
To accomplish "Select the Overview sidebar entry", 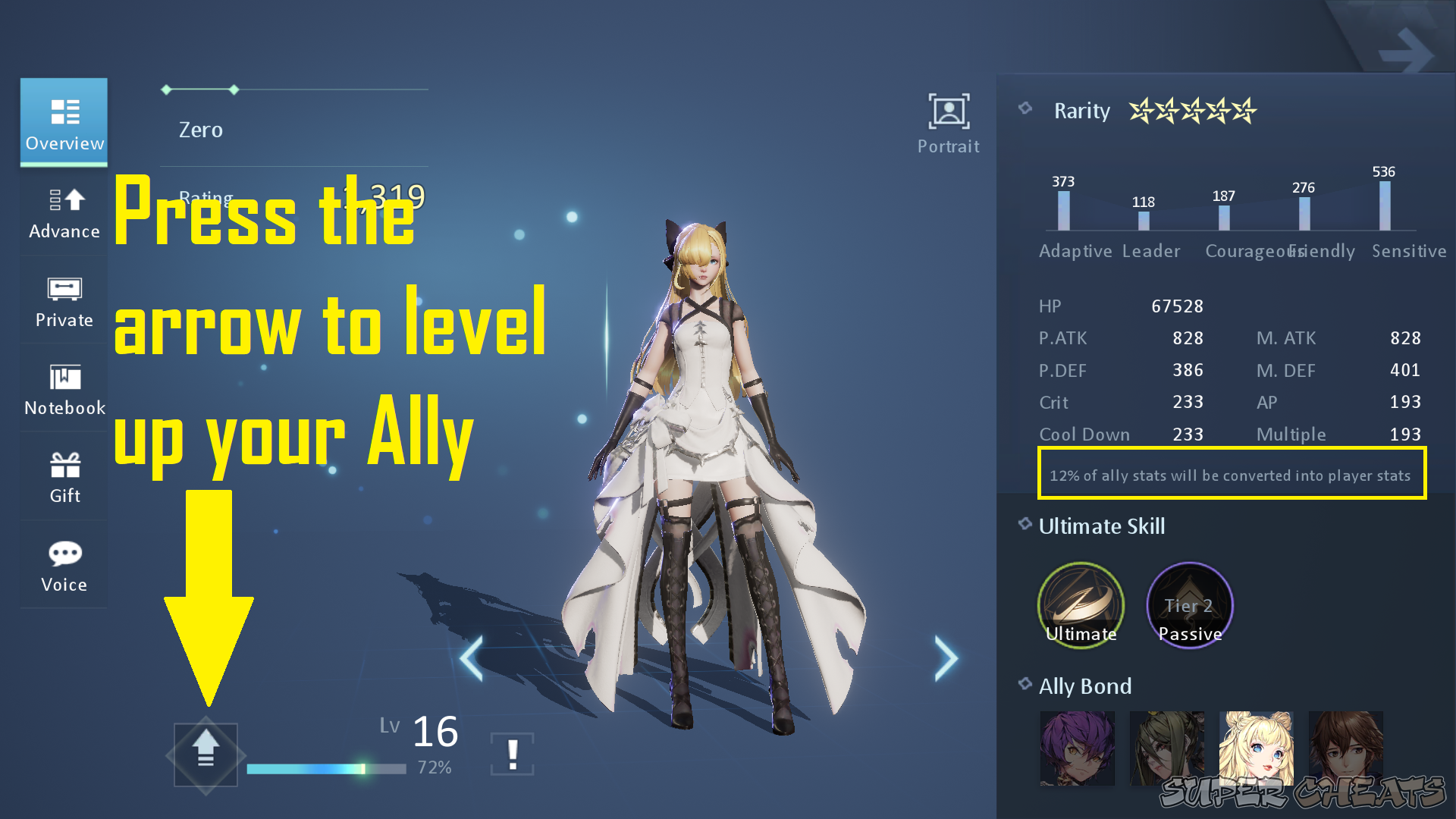I will pyautogui.click(x=64, y=123).
